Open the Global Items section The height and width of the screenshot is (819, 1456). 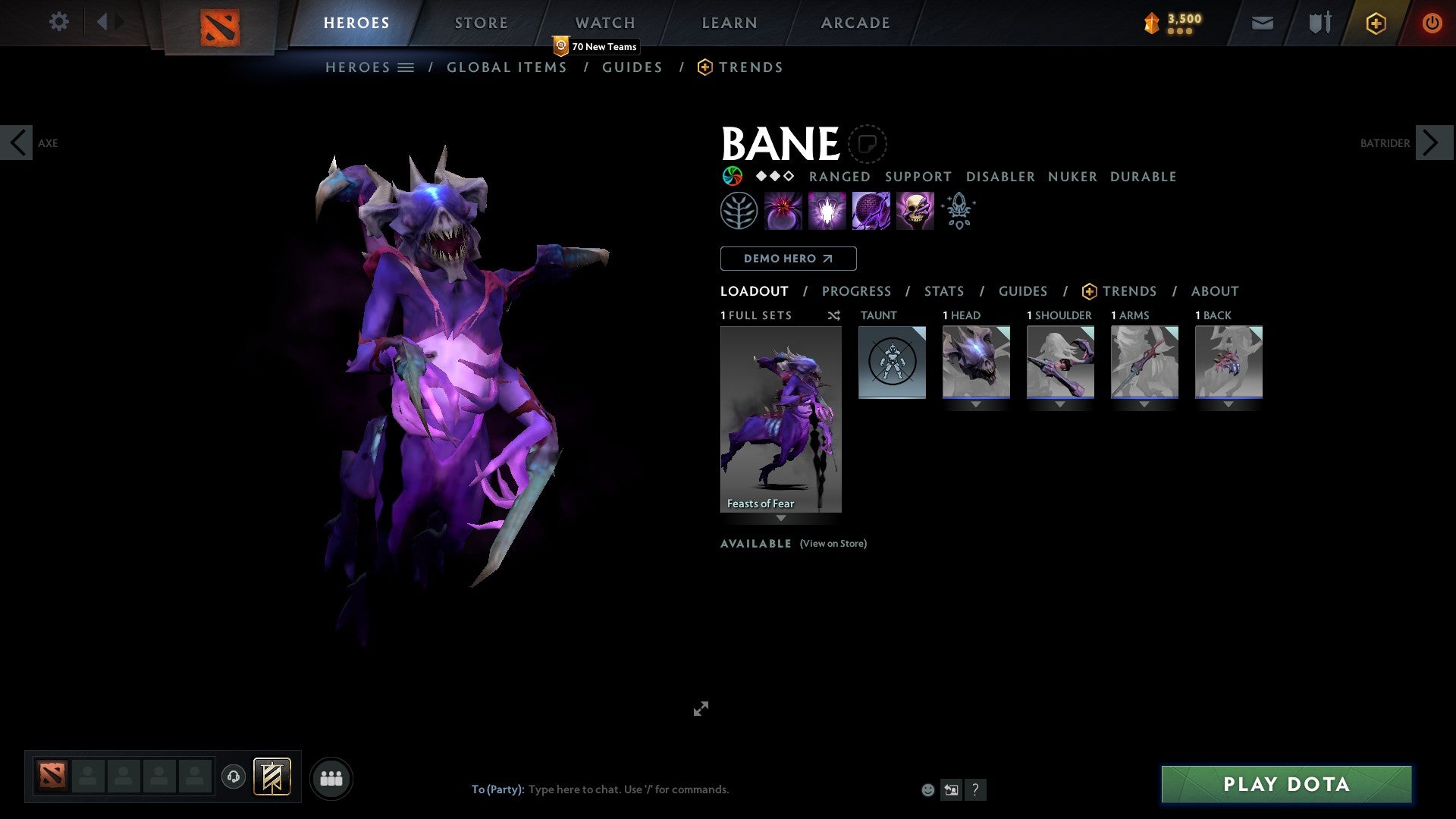[x=507, y=67]
